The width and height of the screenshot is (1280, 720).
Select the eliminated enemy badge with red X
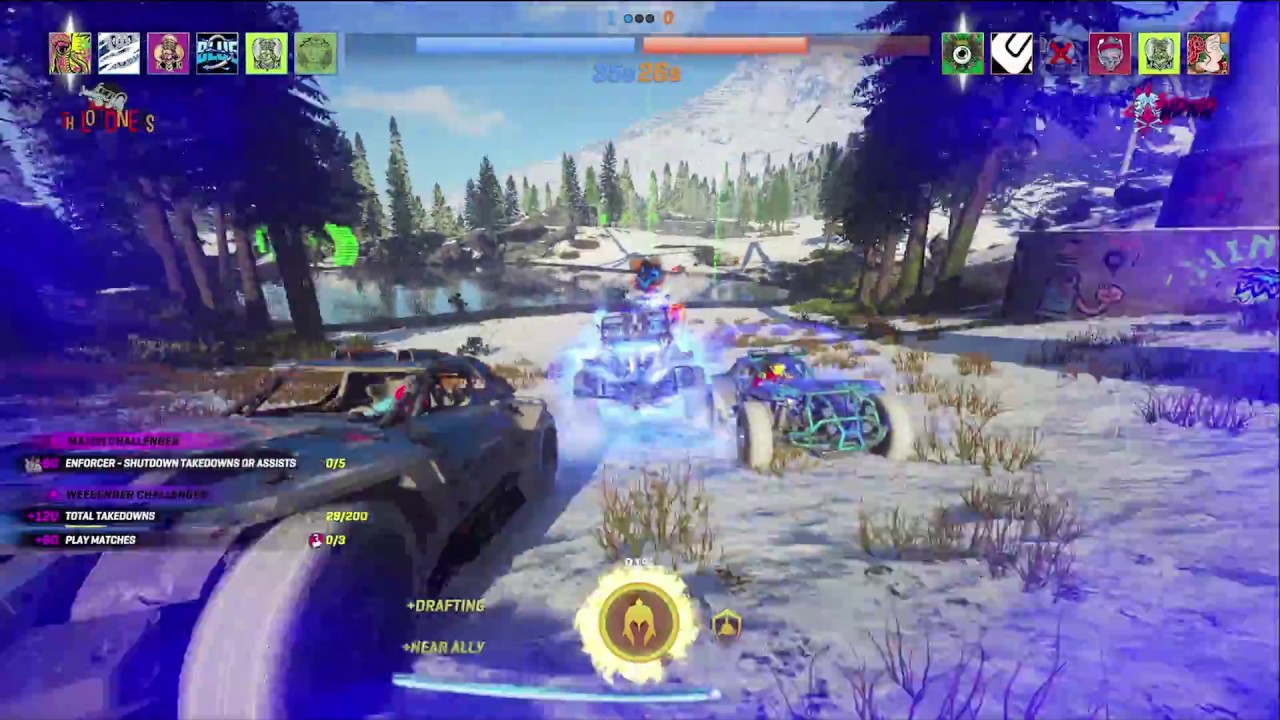click(1060, 54)
